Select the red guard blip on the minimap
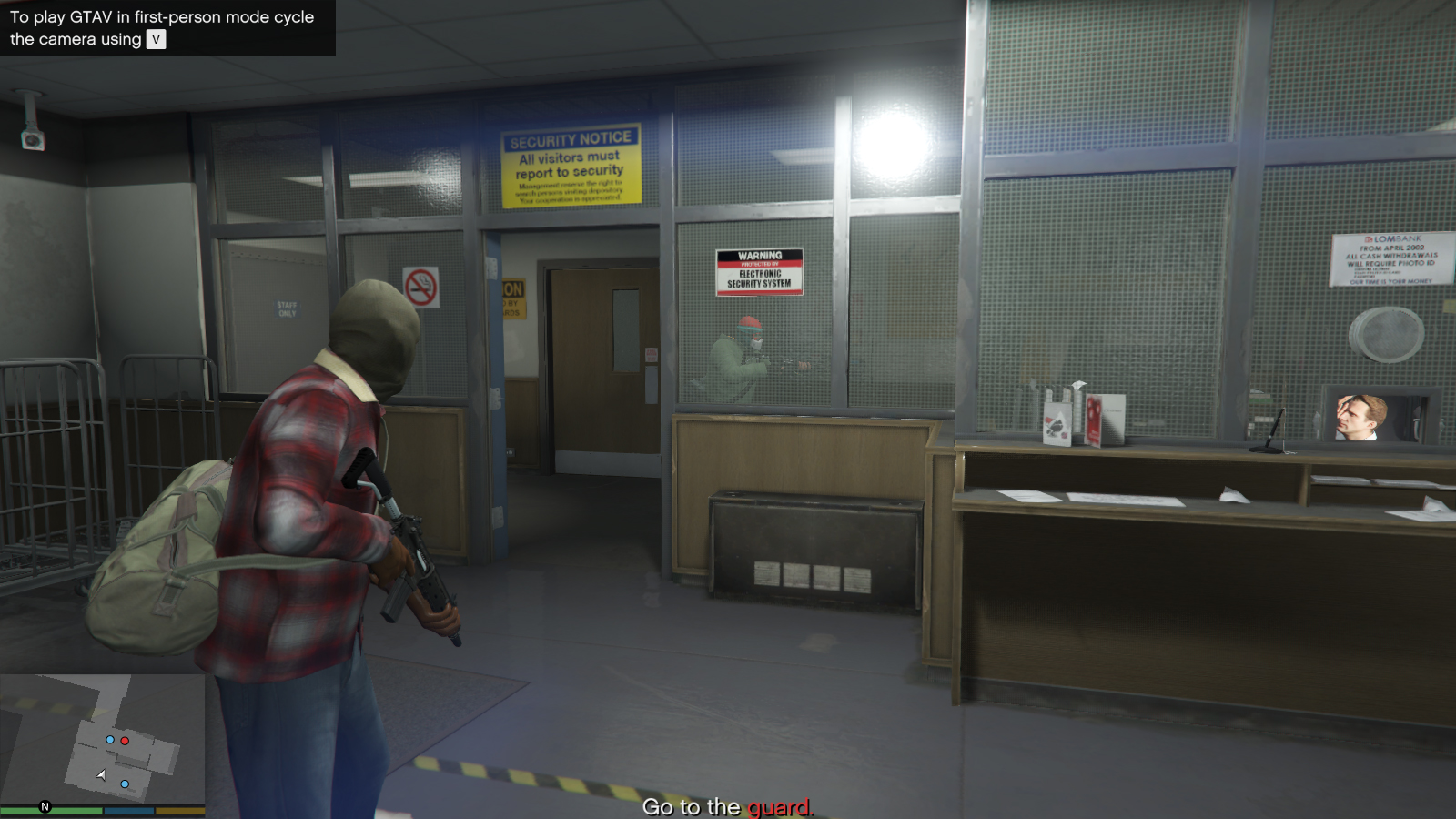The image size is (1456, 819). (125, 741)
